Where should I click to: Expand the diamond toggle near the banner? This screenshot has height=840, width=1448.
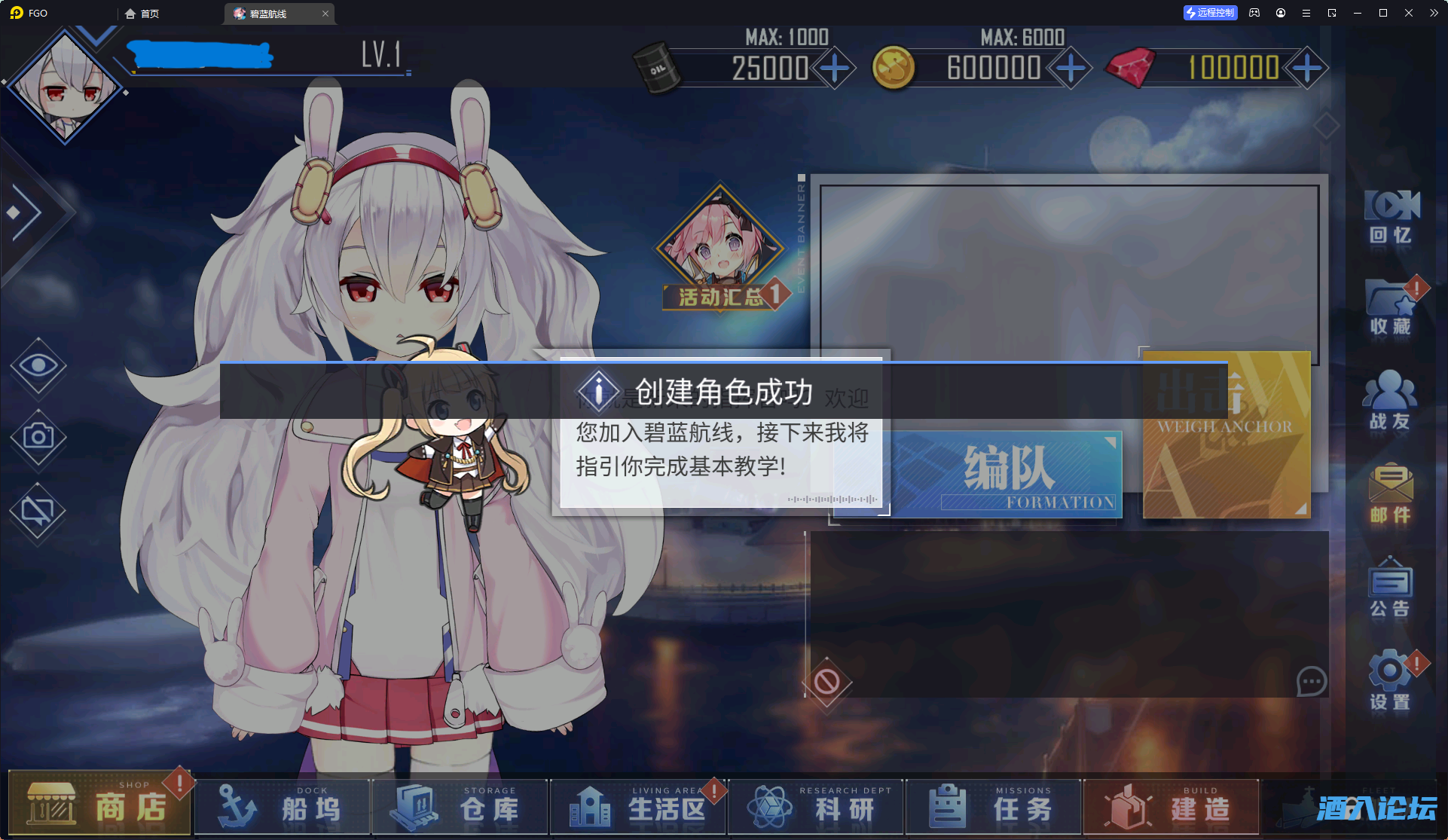[x=1325, y=126]
